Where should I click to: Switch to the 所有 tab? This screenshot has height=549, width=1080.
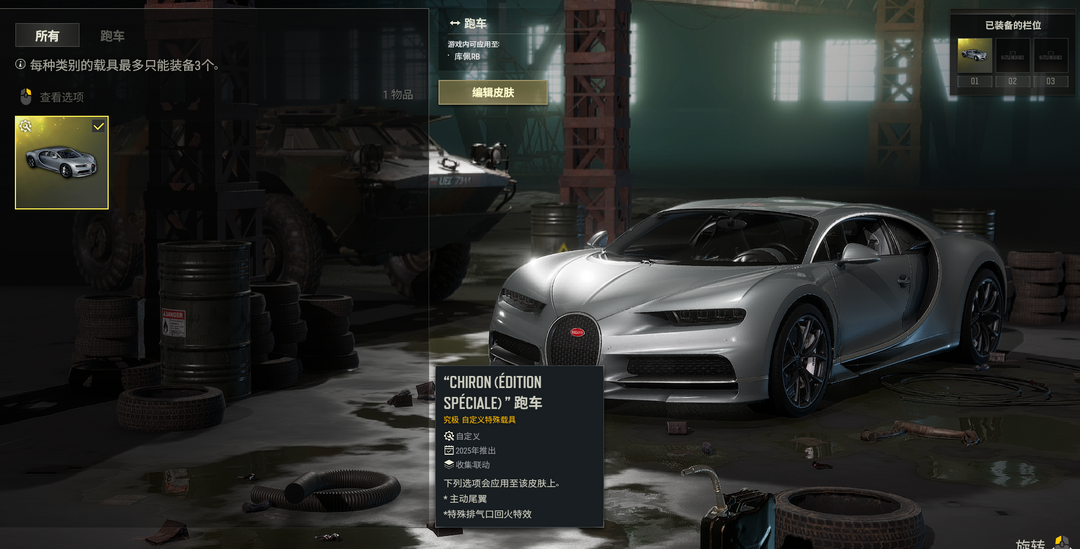[x=47, y=36]
